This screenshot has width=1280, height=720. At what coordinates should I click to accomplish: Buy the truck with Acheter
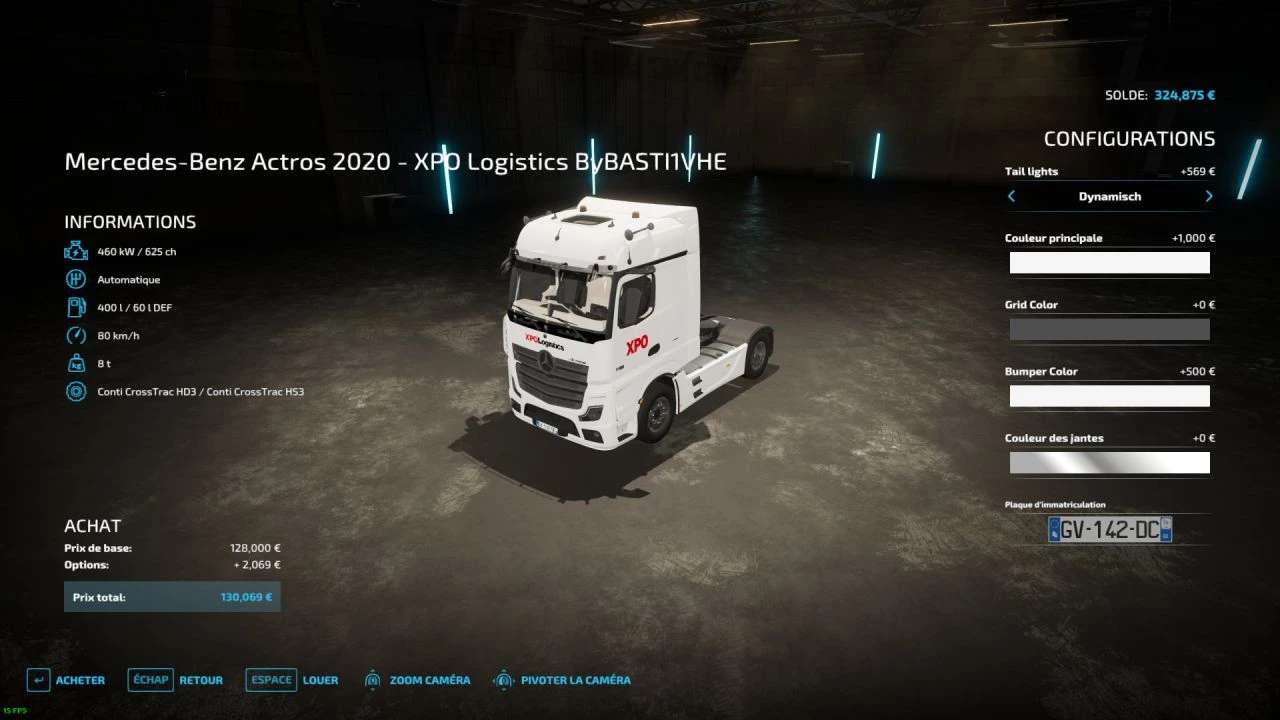(66, 680)
